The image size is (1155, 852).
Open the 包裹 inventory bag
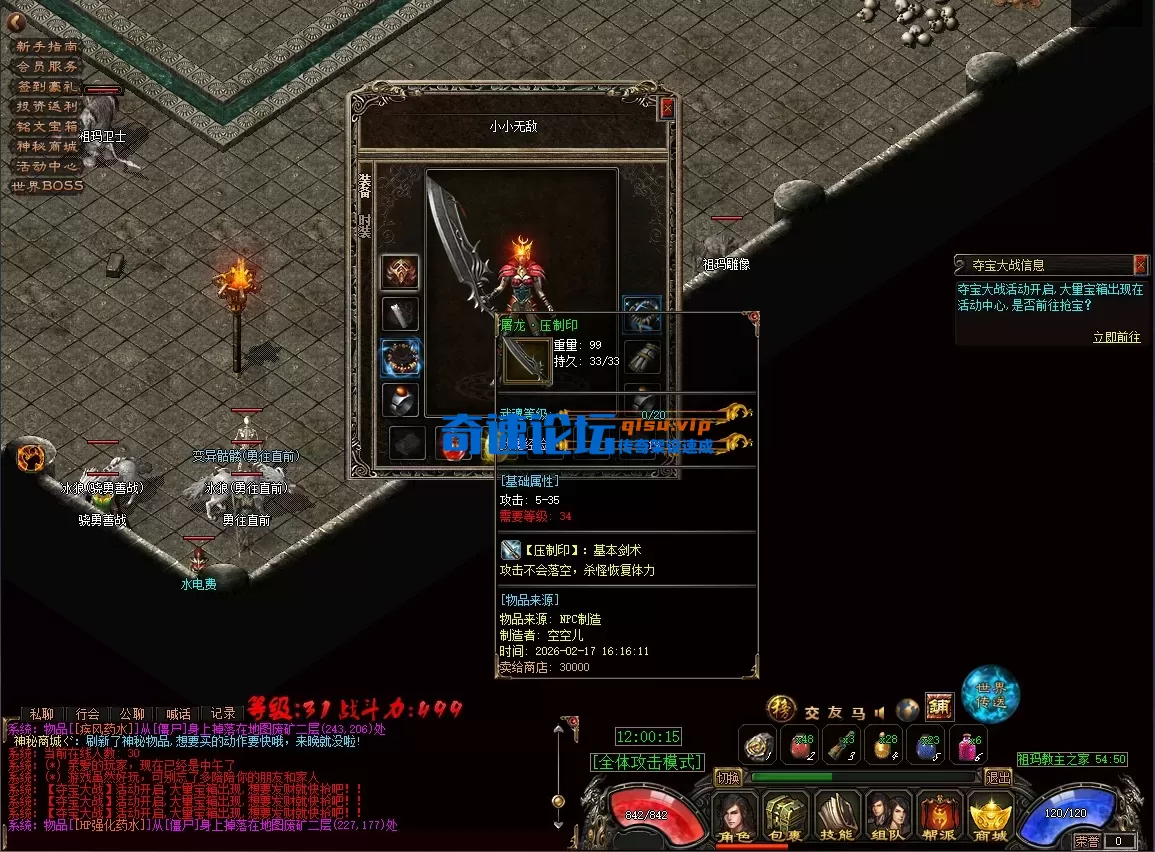point(786,818)
